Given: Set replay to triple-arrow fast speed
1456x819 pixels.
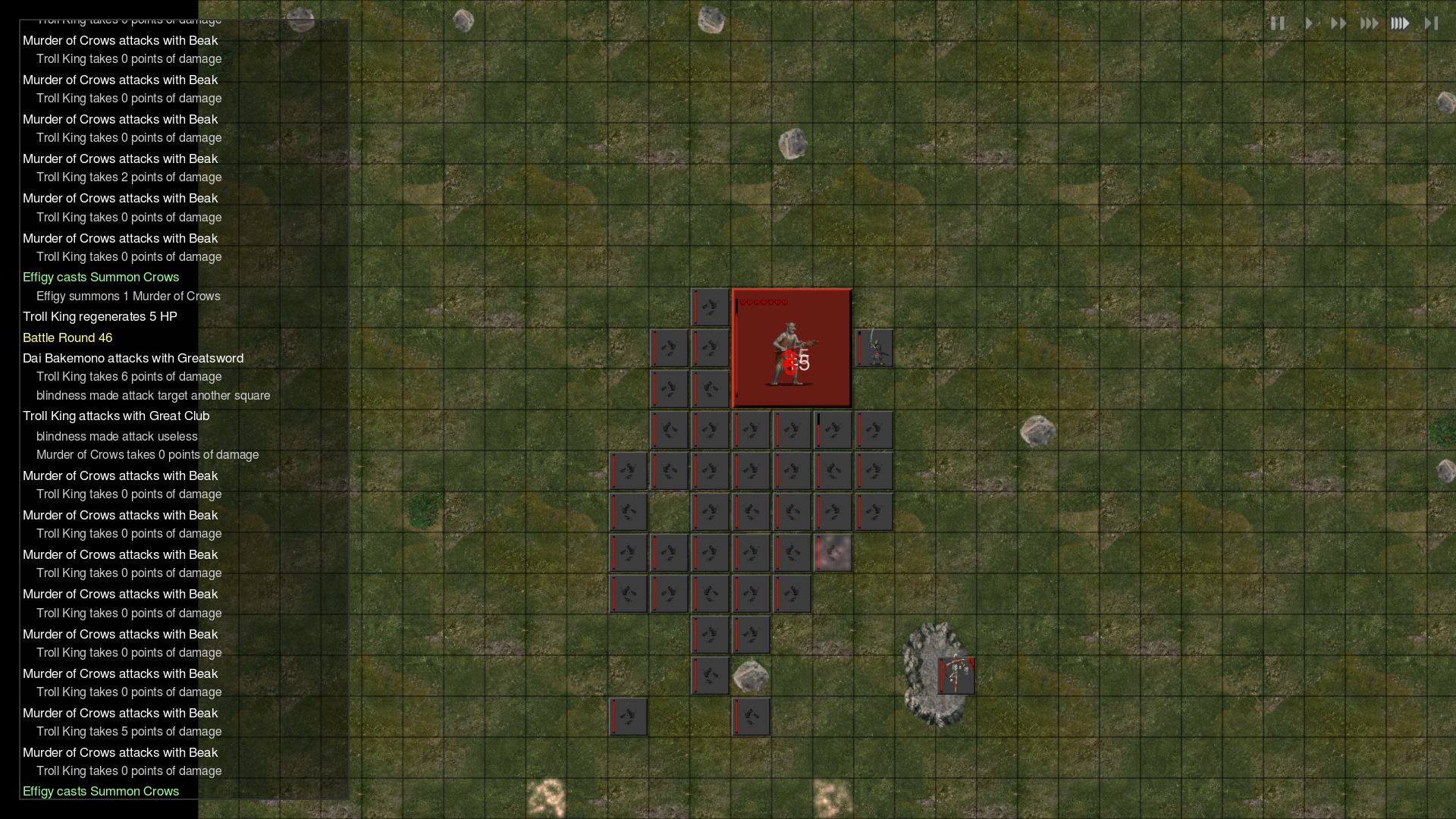Looking at the screenshot, I should click(x=1369, y=24).
